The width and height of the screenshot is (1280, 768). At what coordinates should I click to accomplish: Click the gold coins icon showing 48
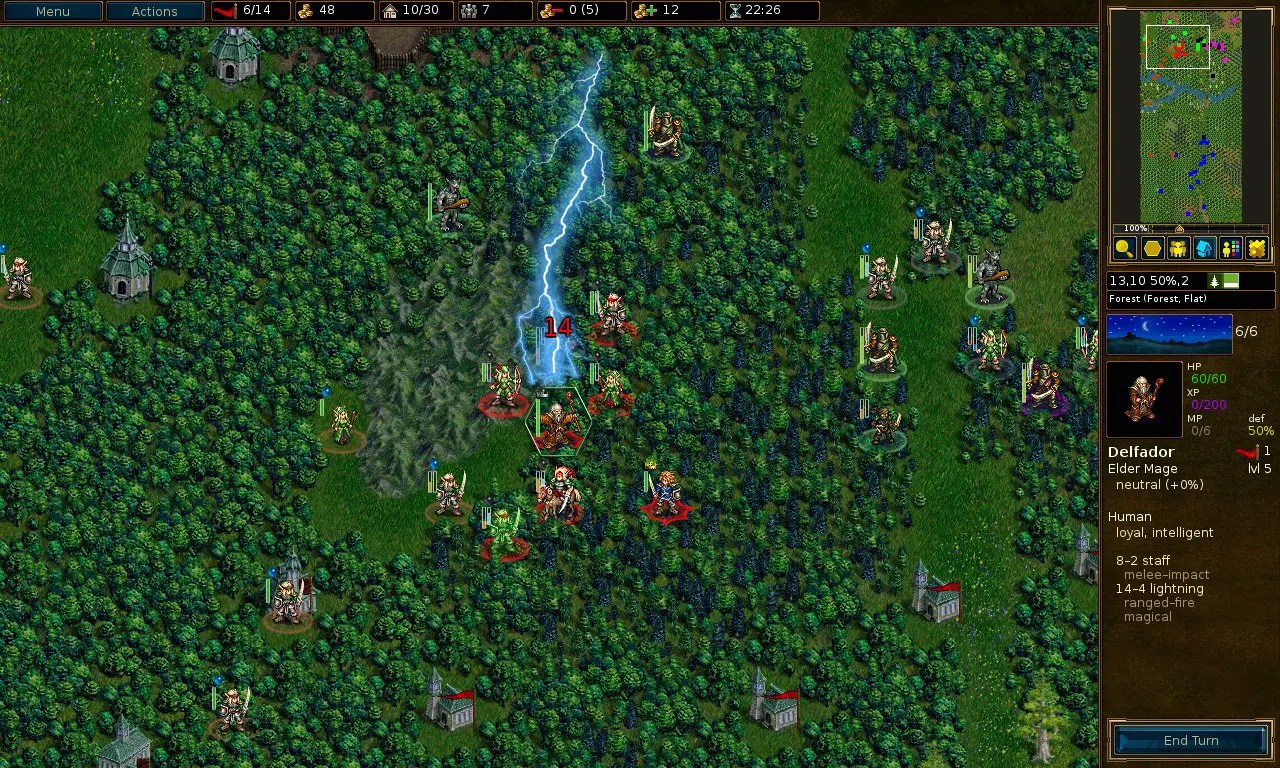click(304, 11)
